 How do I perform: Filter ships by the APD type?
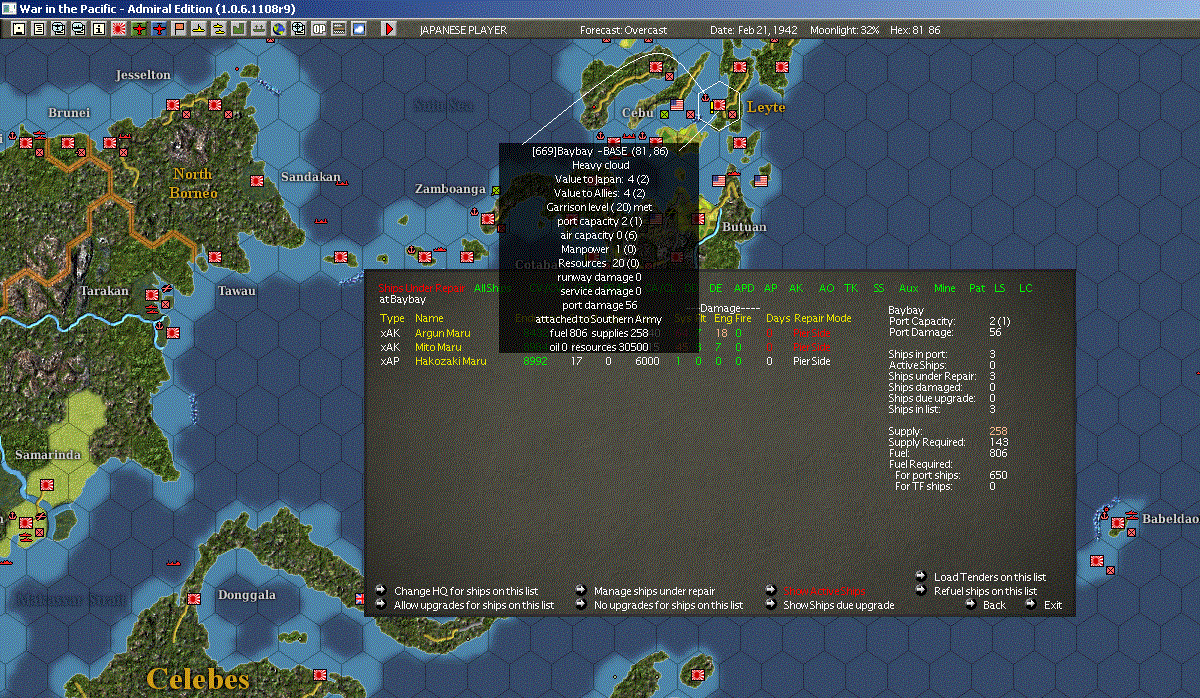click(x=745, y=288)
